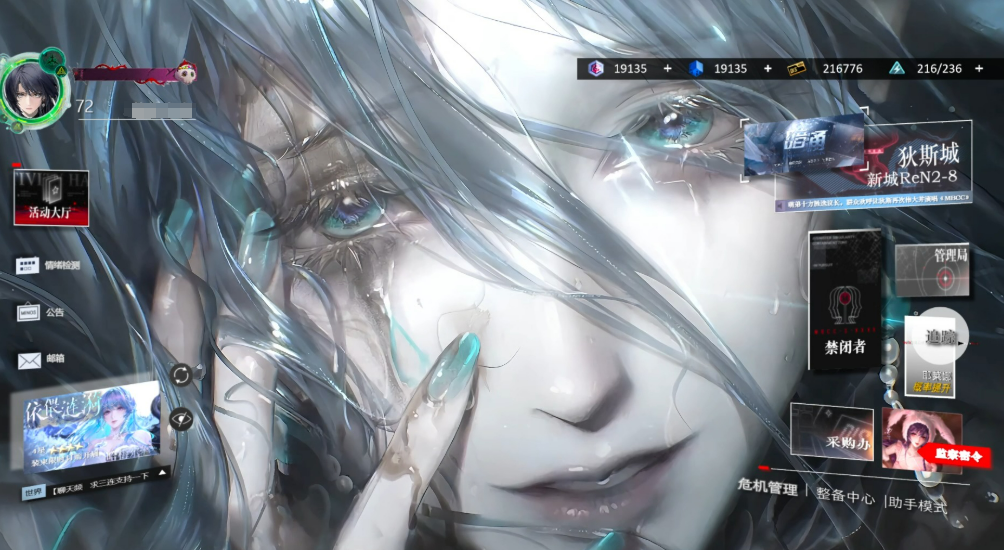The image size is (1004, 550).
Task: Open the event banner with the blue-haired girl
Action: coord(92,428)
